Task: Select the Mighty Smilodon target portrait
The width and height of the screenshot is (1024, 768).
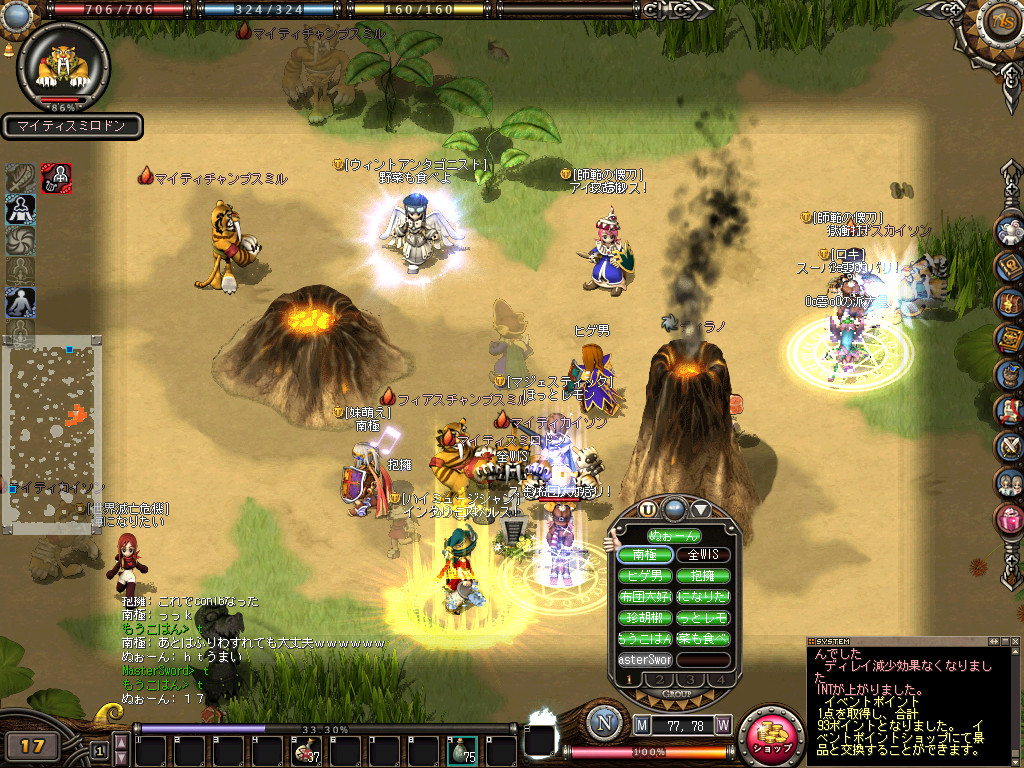Action: pos(63,64)
